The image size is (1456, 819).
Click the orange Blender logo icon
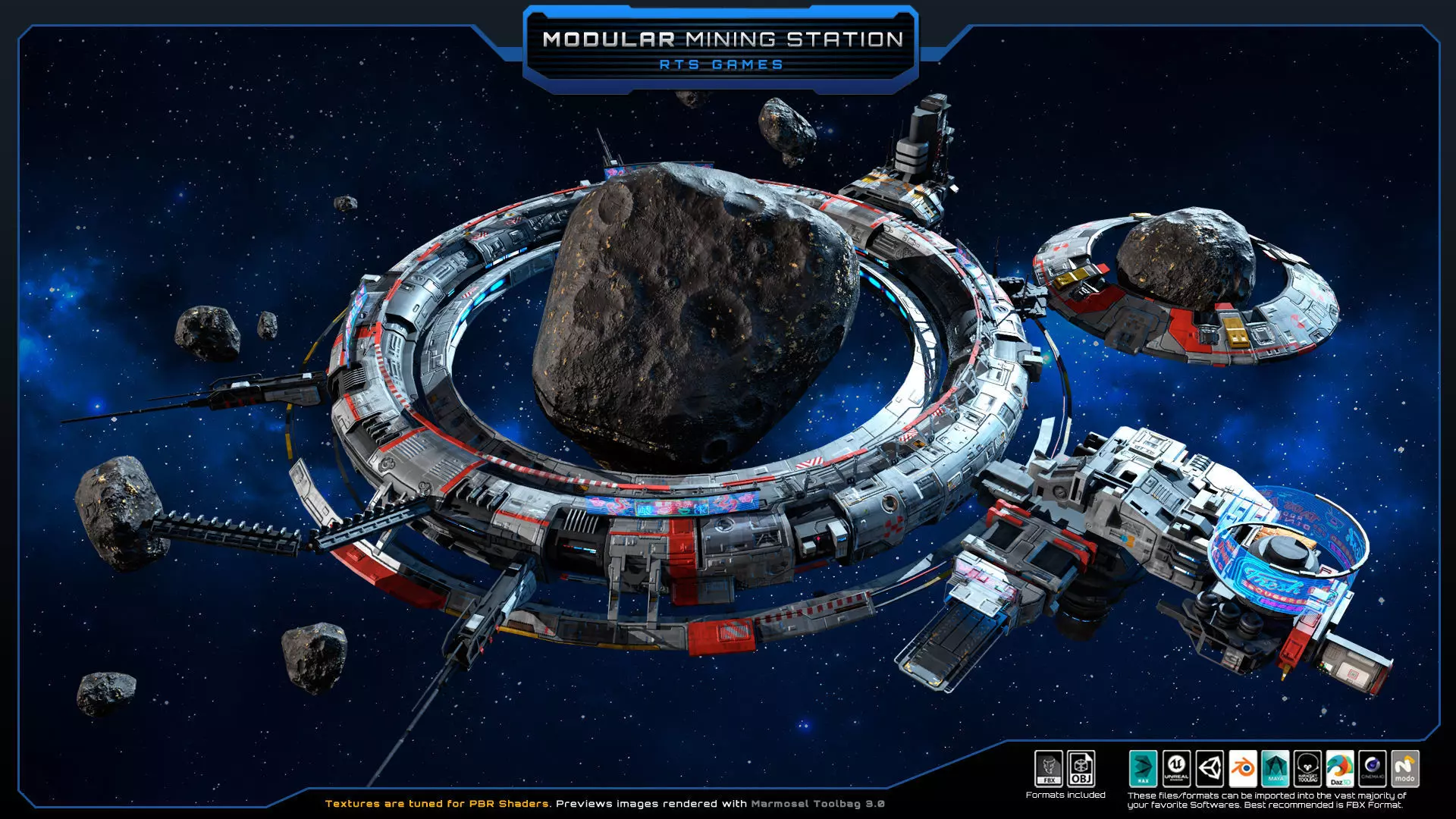coord(1242,769)
